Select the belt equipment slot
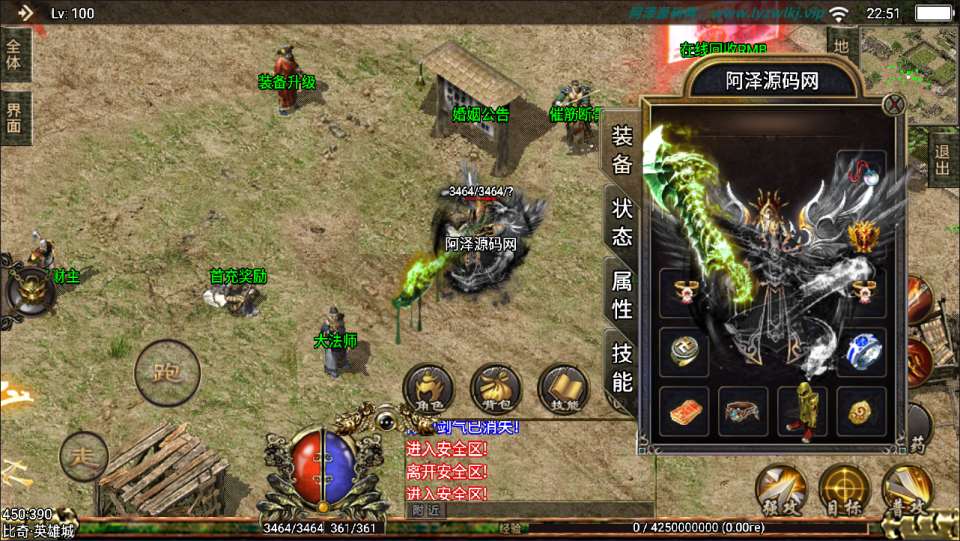This screenshot has height=541, width=960. click(x=743, y=411)
